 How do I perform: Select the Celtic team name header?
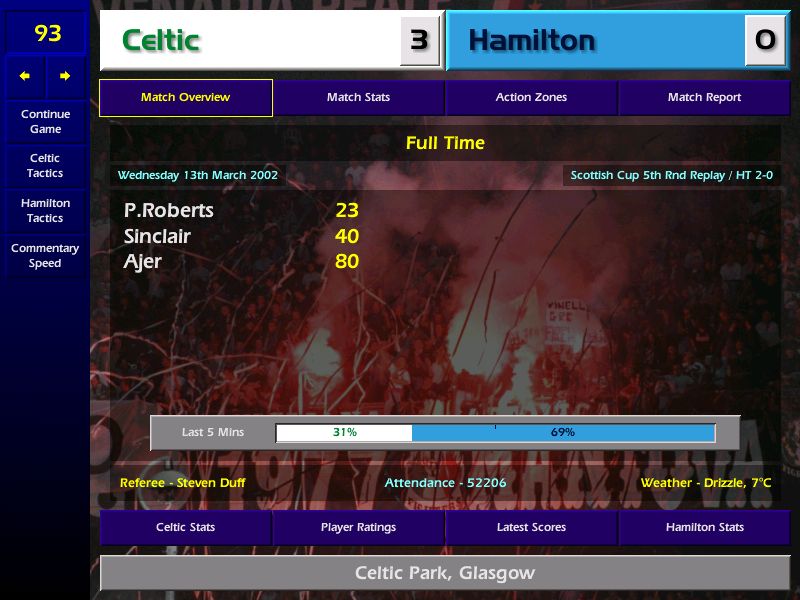[250, 40]
